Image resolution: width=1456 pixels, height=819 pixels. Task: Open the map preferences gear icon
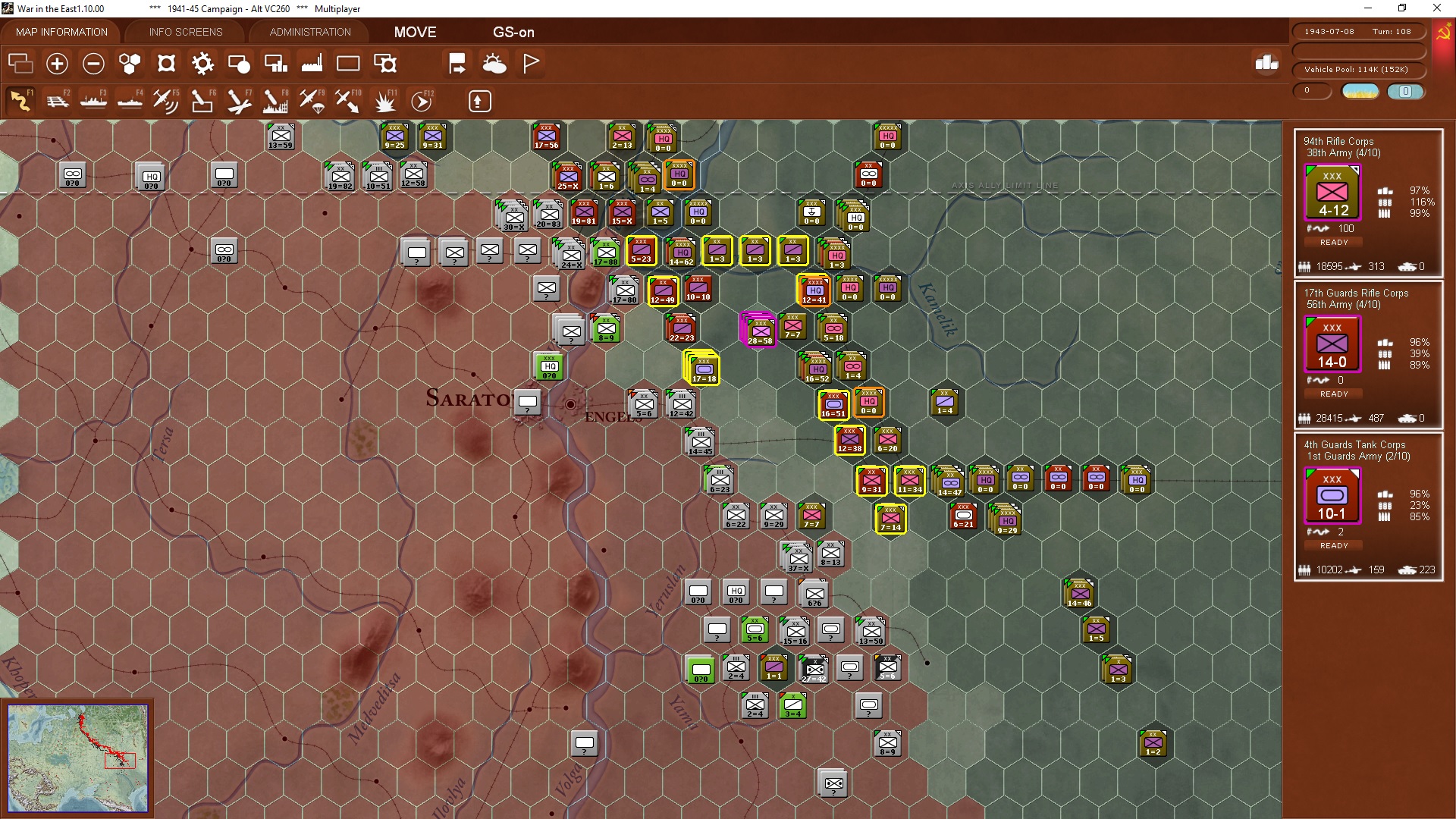click(x=202, y=64)
